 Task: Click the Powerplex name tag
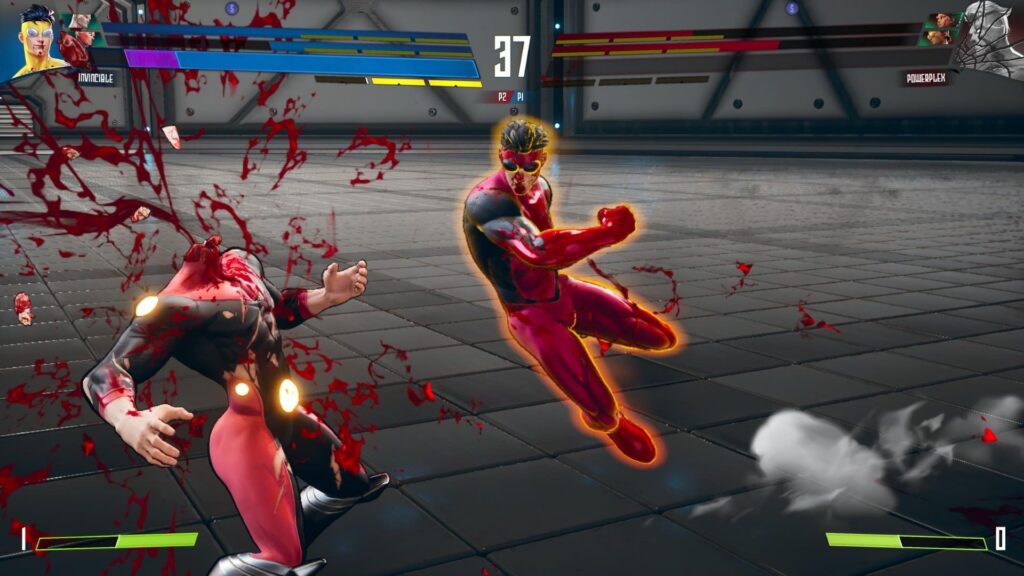point(925,77)
